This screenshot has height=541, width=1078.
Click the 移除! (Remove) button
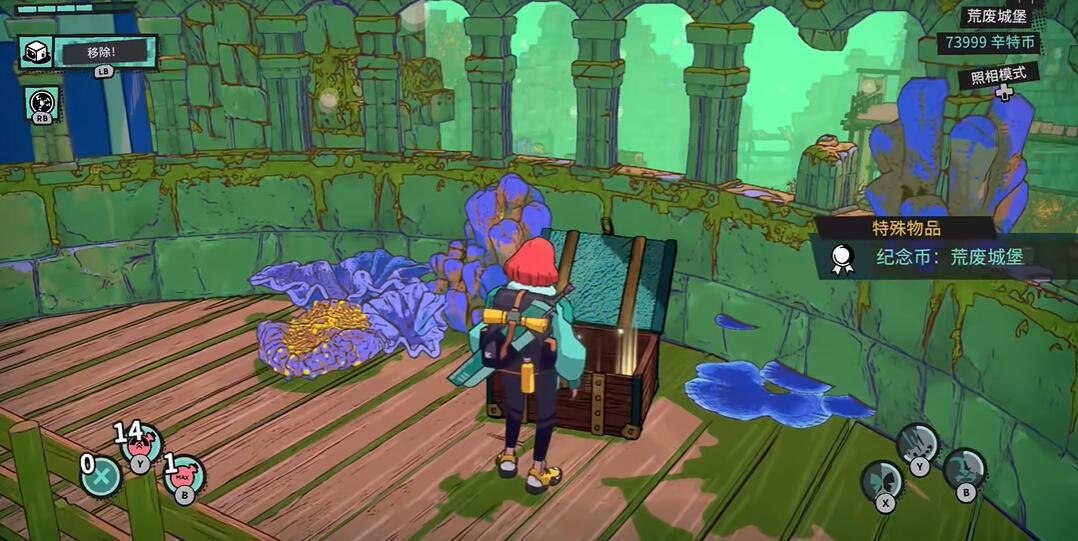click(105, 50)
